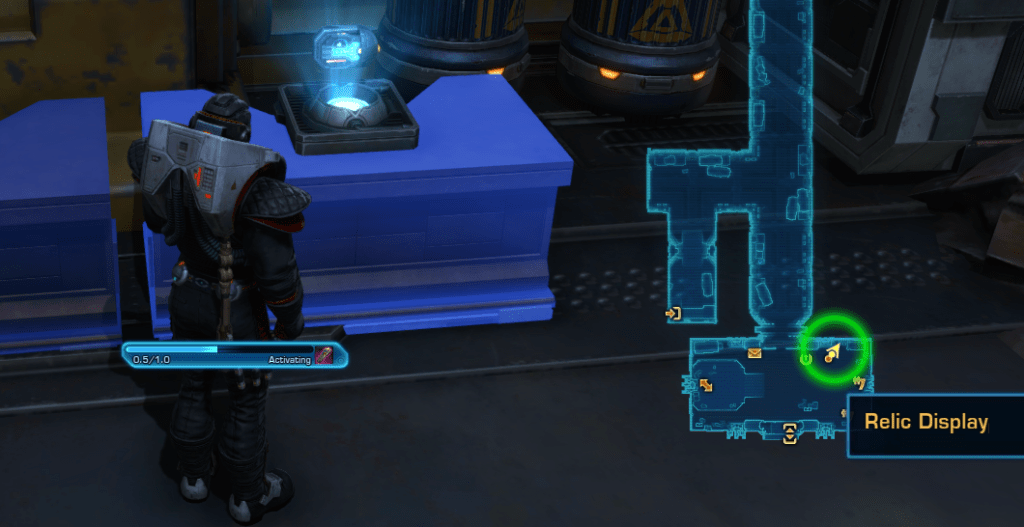
Task: Click the Relic Display map label
Action: click(x=926, y=423)
